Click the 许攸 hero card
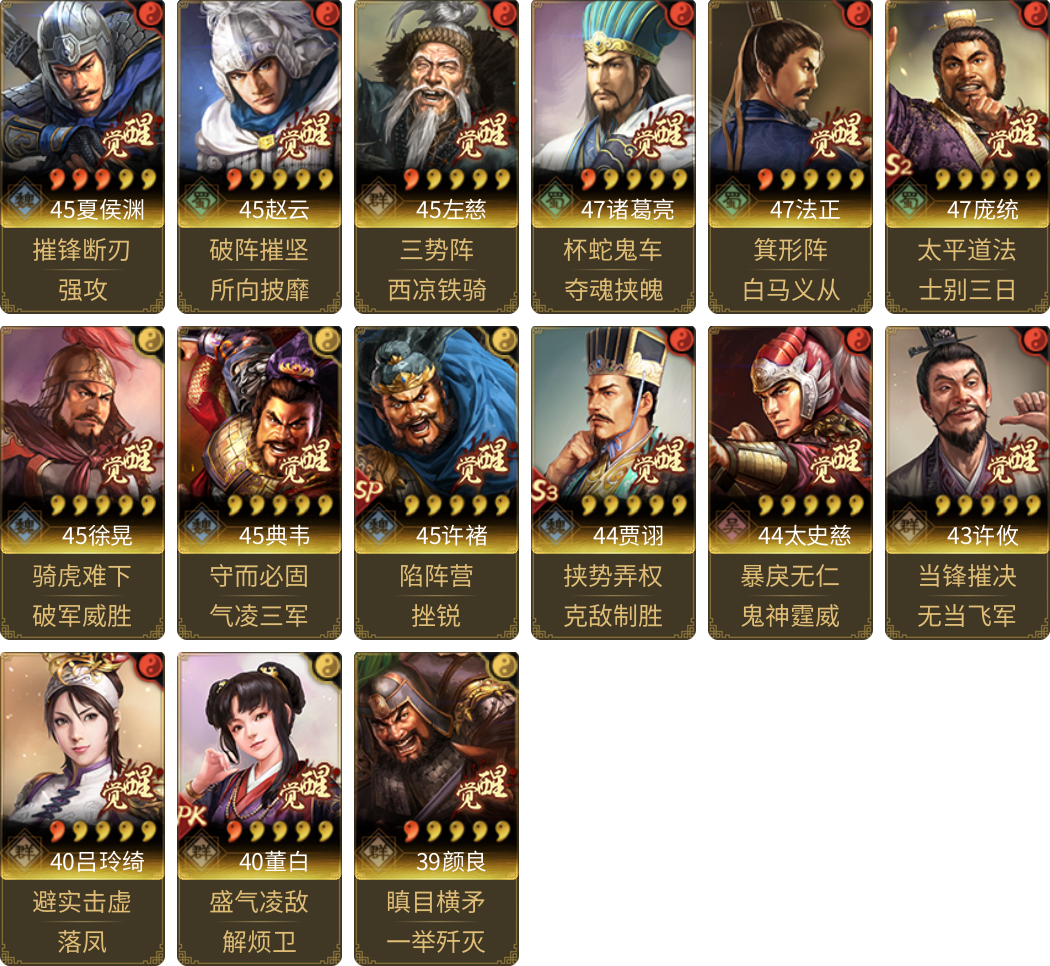This screenshot has height=966, width=1050. tap(967, 436)
